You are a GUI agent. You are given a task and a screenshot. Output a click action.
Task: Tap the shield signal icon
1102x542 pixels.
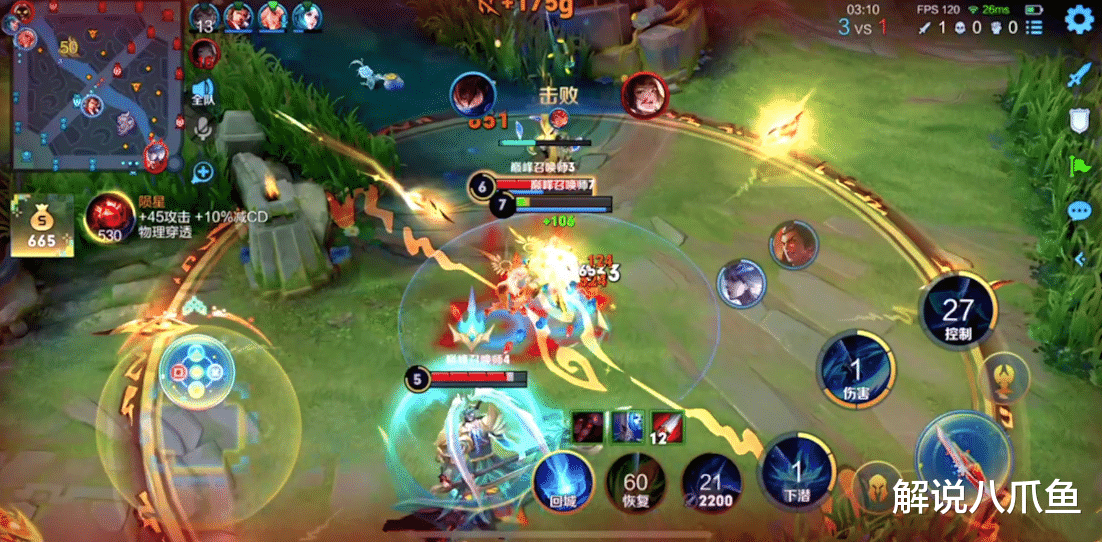point(1079,120)
